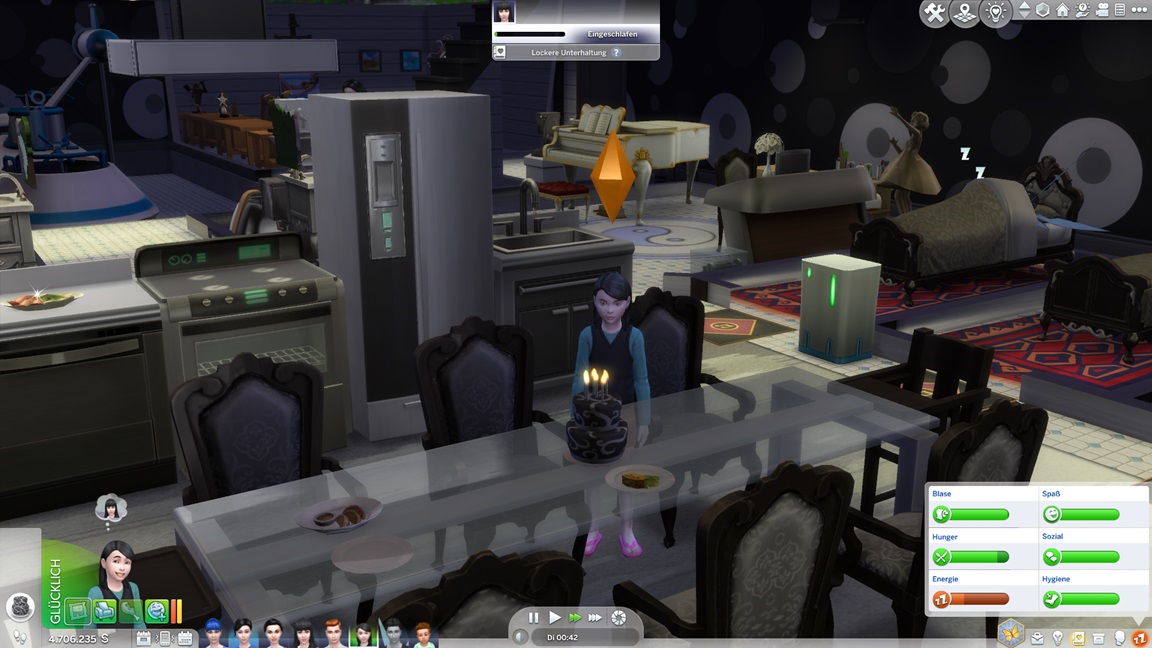Pause the game

tap(534, 618)
